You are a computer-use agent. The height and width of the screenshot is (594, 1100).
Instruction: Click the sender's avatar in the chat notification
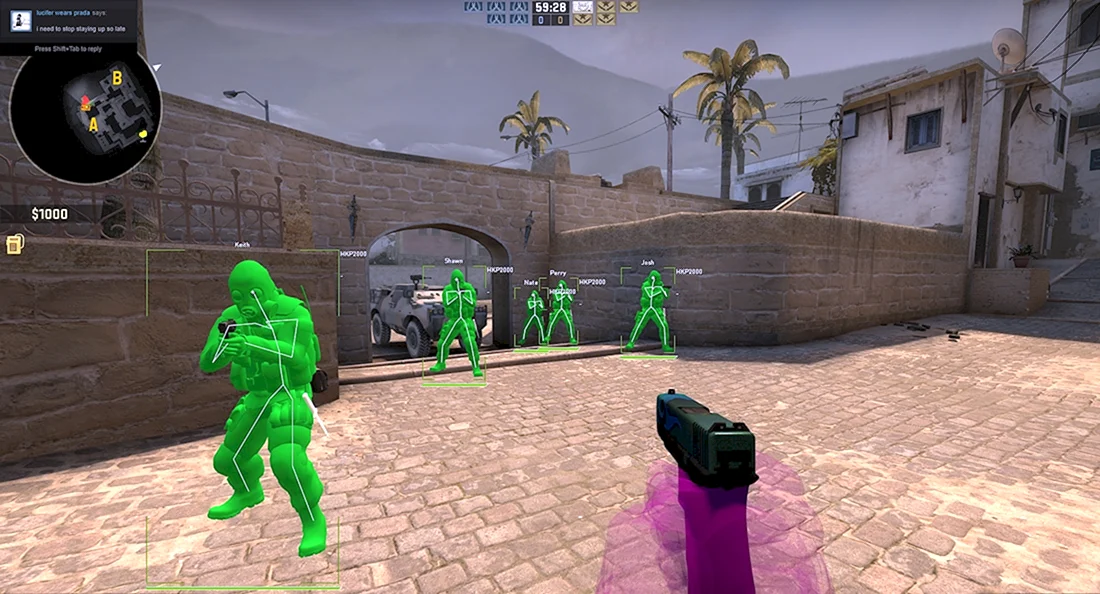pos(20,21)
